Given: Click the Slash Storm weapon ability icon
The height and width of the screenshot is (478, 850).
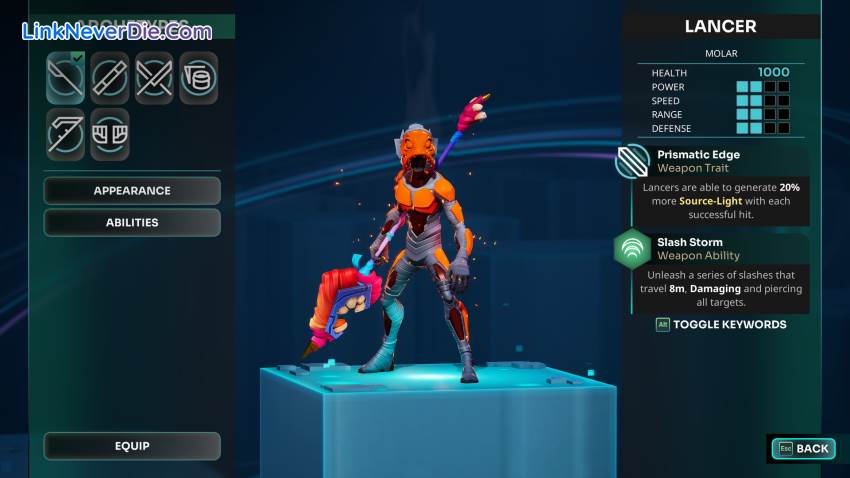Looking at the screenshot, I should click(633, 248).
